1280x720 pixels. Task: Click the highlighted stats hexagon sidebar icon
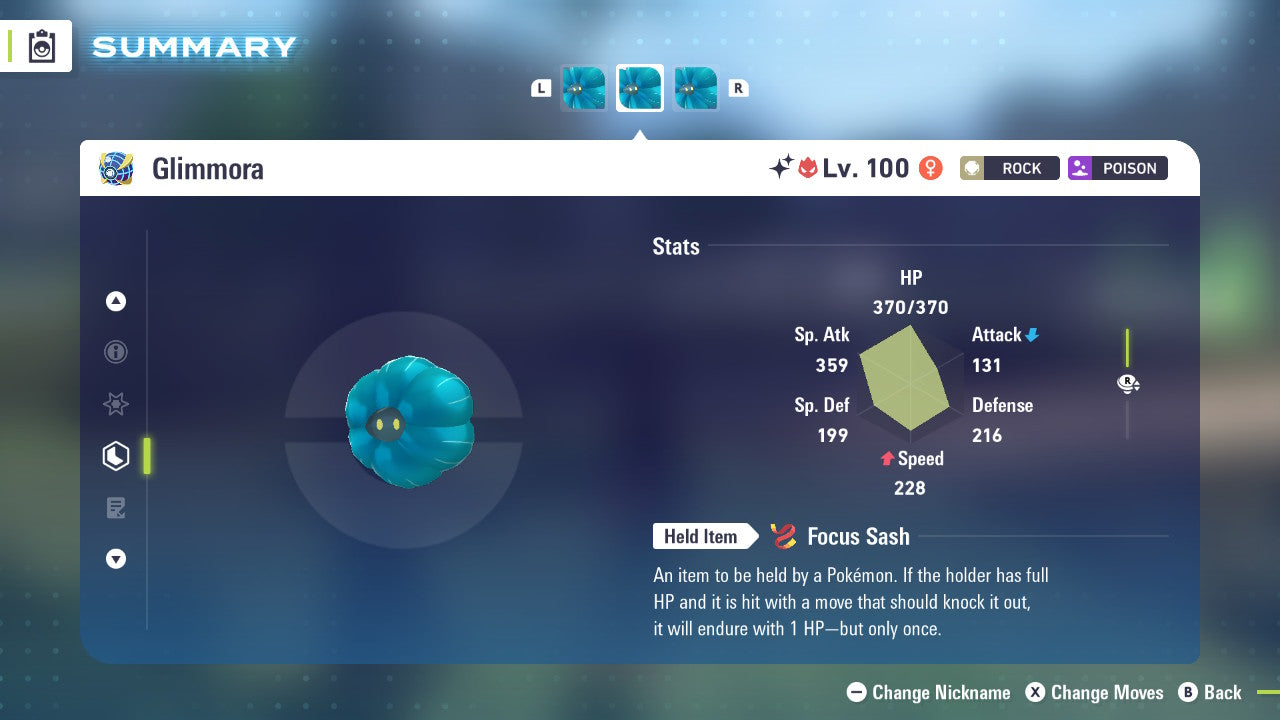[116, 456]
